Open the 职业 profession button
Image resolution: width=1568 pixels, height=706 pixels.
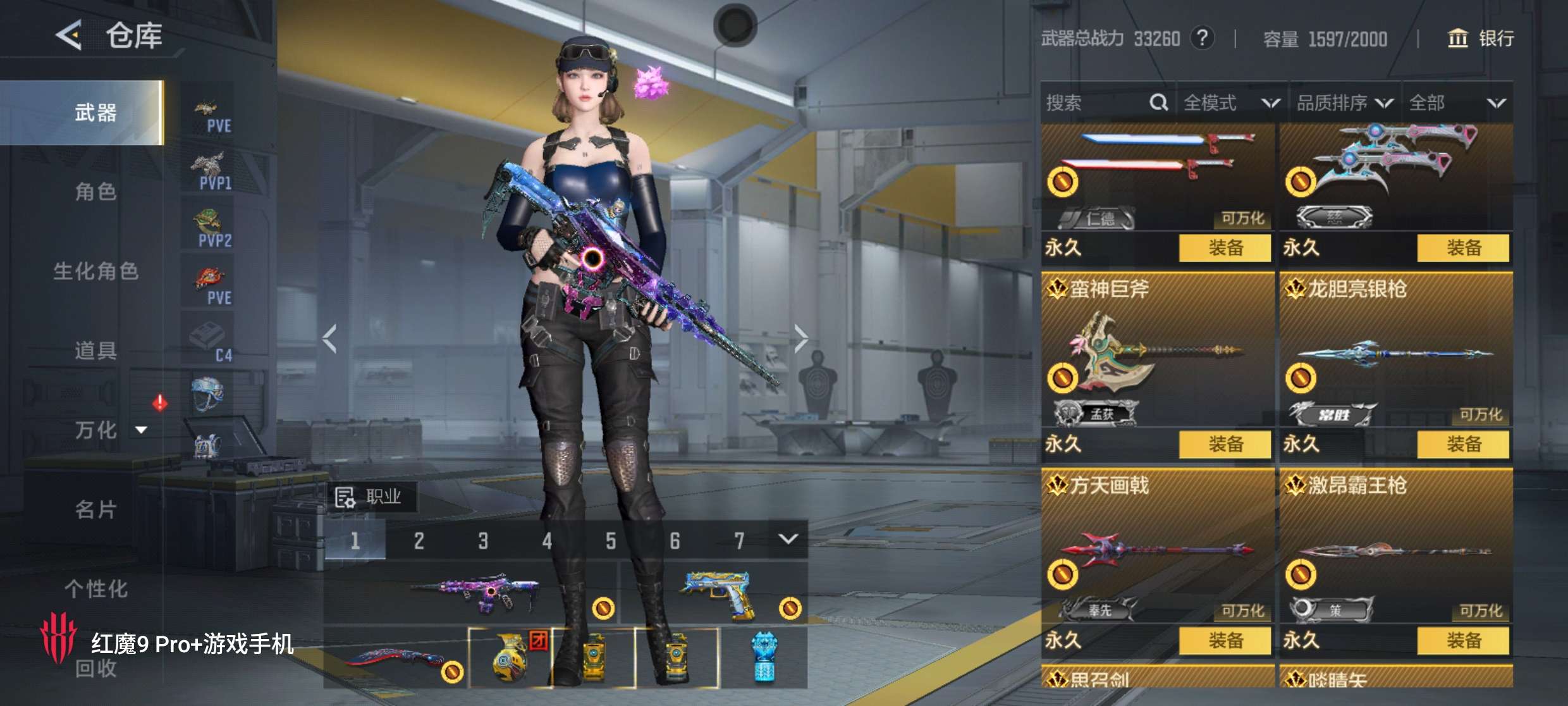pyautogui.click(x=370, y=497)
